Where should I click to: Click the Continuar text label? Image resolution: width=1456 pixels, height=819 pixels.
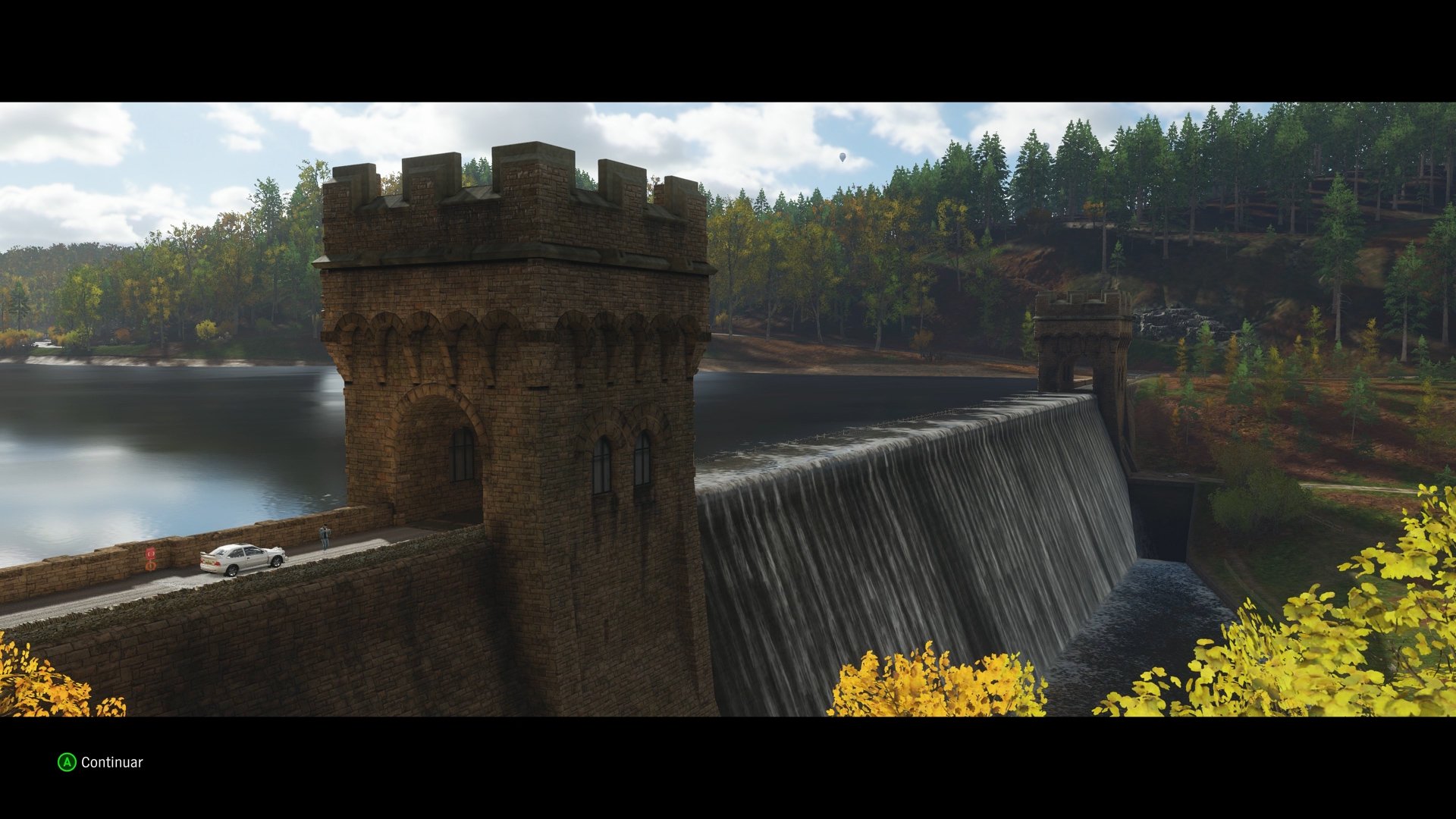coord(112,763)
